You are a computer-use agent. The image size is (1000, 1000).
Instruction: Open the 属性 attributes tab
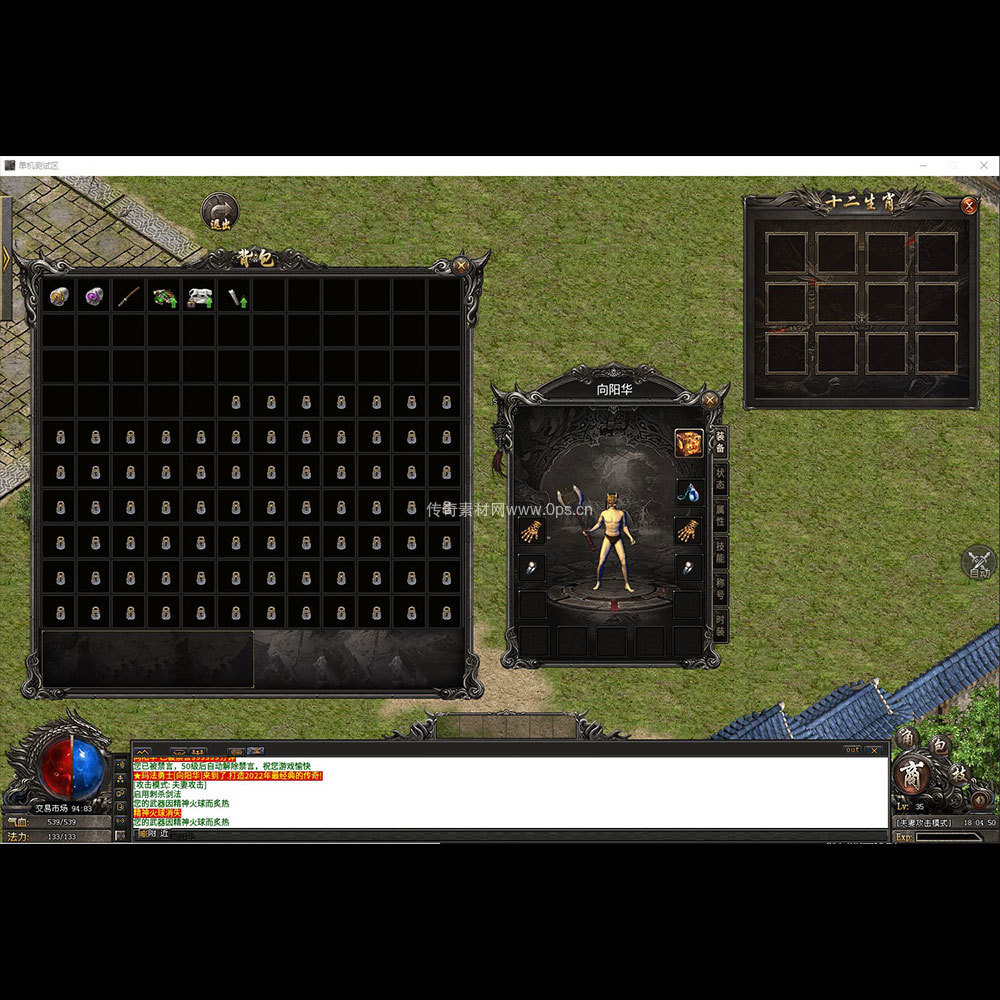720,515
